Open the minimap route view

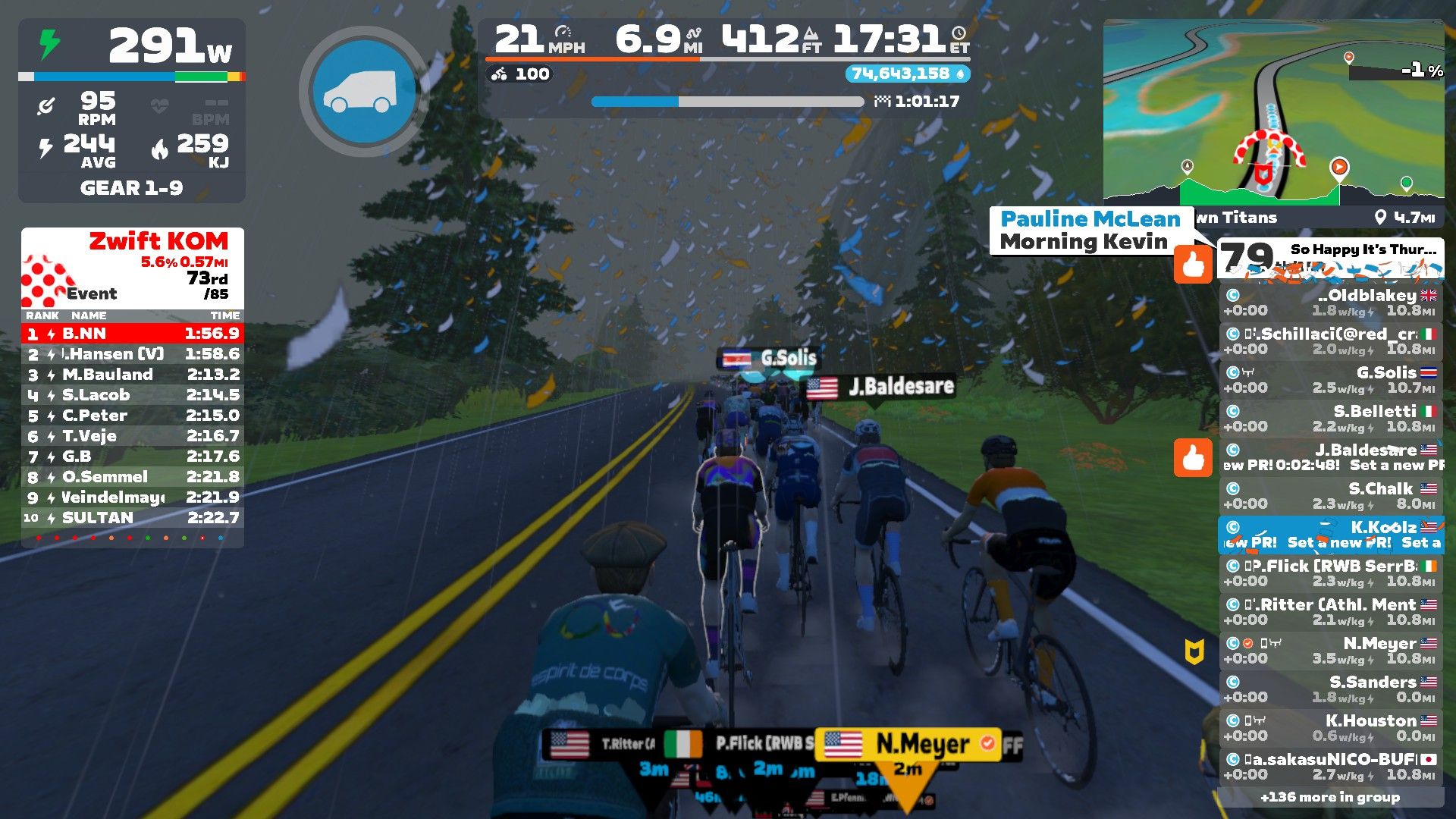[x=1273, y=111]
